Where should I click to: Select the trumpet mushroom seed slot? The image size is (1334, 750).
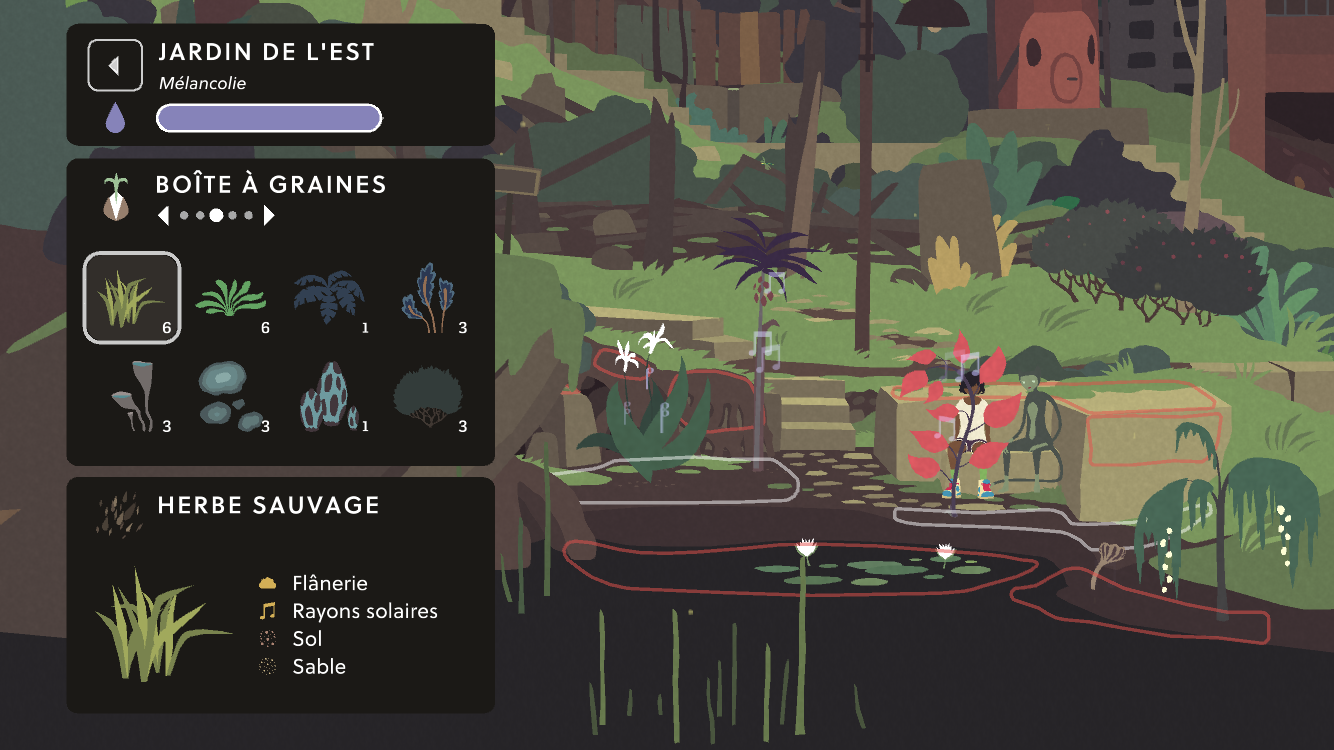[x=132, y=397]
